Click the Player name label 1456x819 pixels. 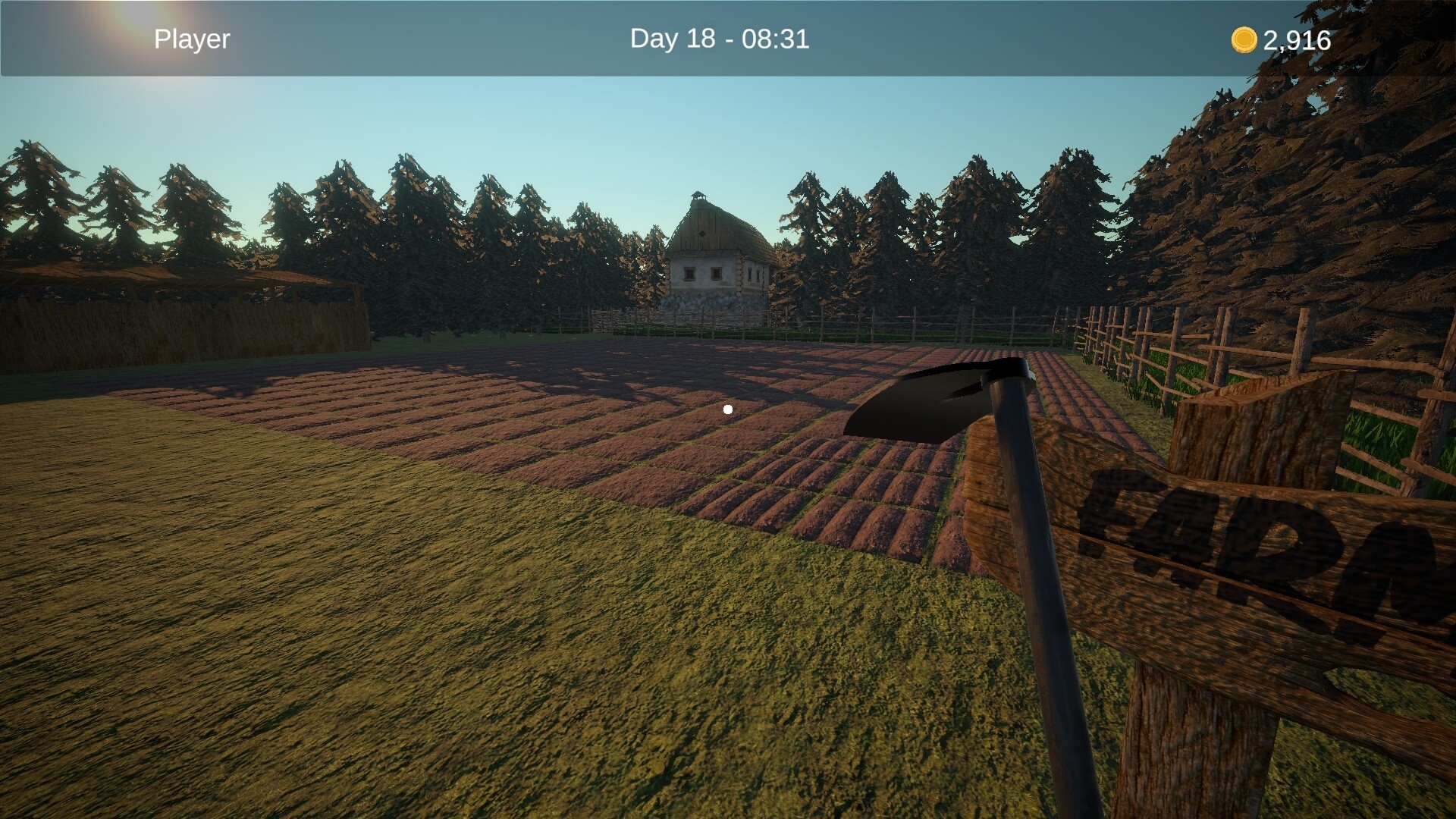point(191,39)
